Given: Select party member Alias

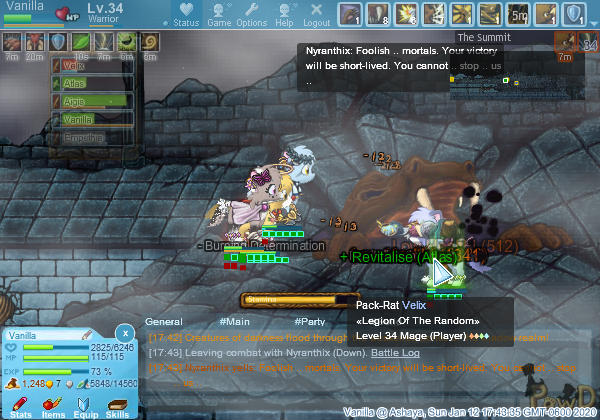Looking at the screenshot, I should point(92,83).
